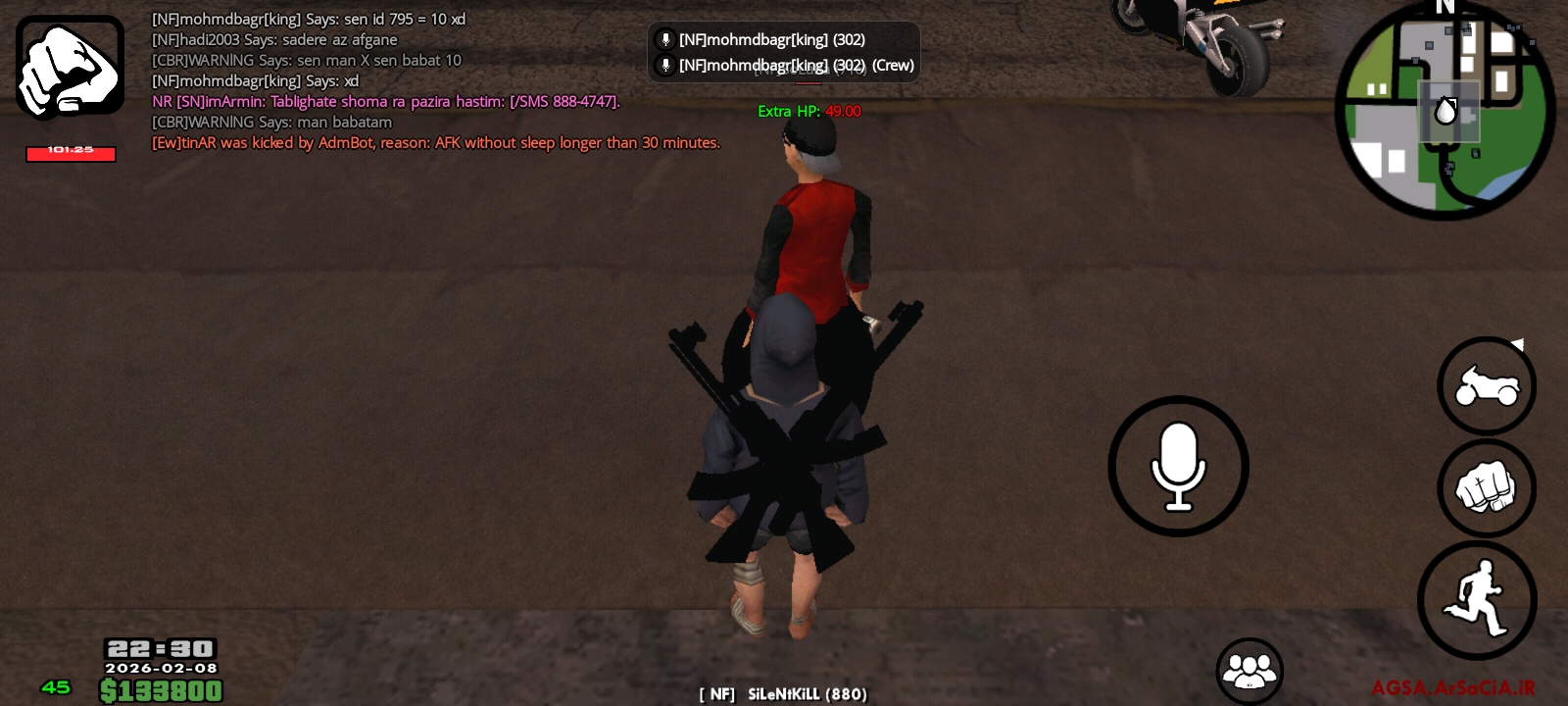Viewport: 1568px width, 706px height.
Task: Mute mic for first mohmdbagr voice entry
Action: pyautogui.click(x=664, y=39)
